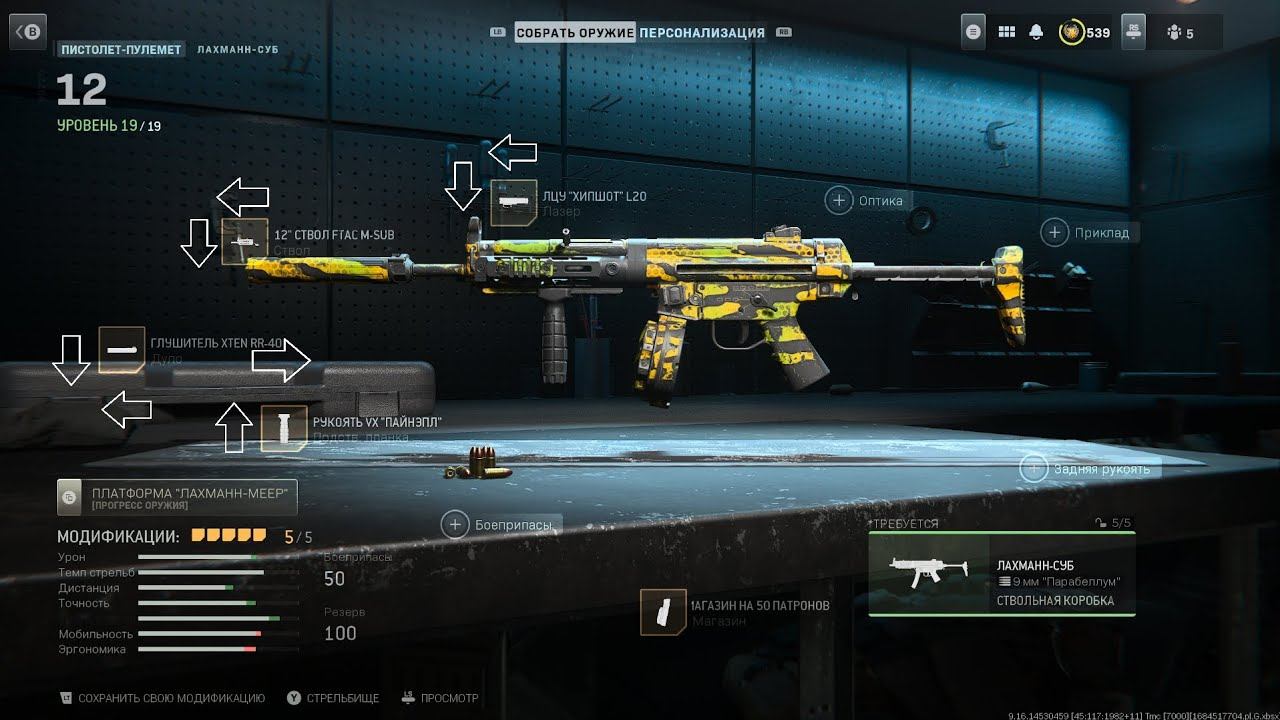Screen dimensions: 1280x720
Task: Show notifications with the bell icon
Action: (x=1037, y=32)
